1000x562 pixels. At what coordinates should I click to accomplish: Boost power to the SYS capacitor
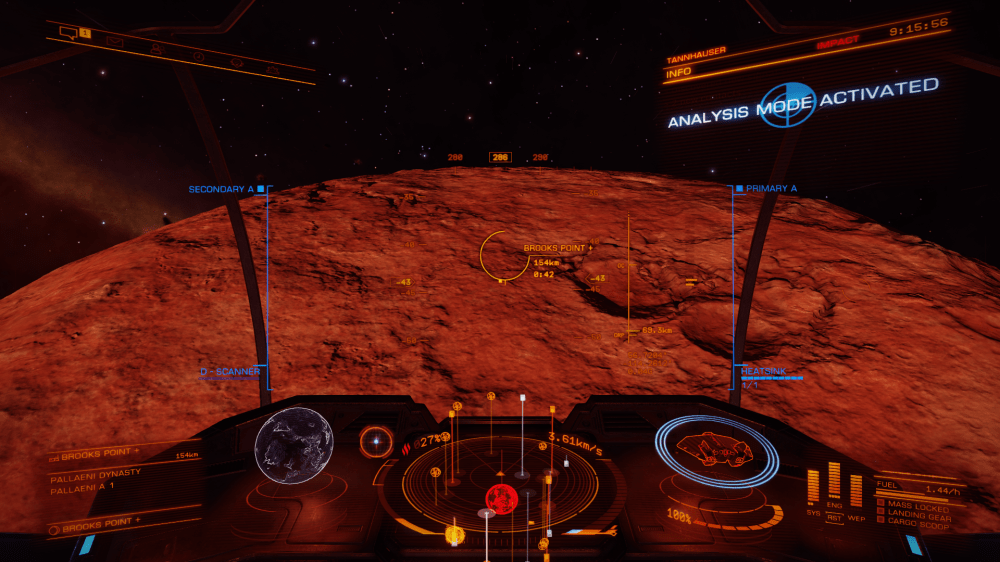coord(813,487)
